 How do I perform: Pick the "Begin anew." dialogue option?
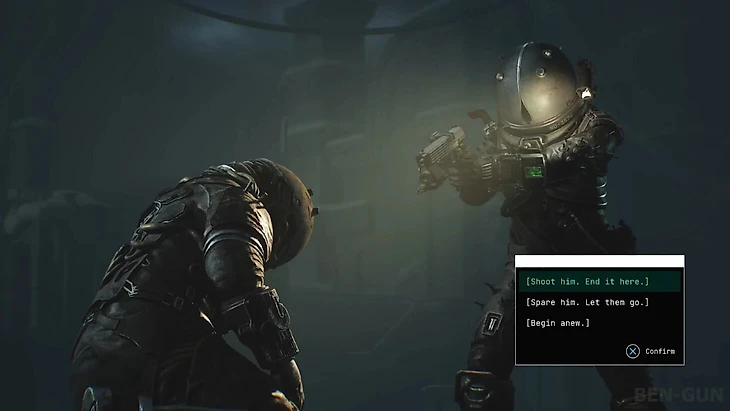[x=558, y=323]
